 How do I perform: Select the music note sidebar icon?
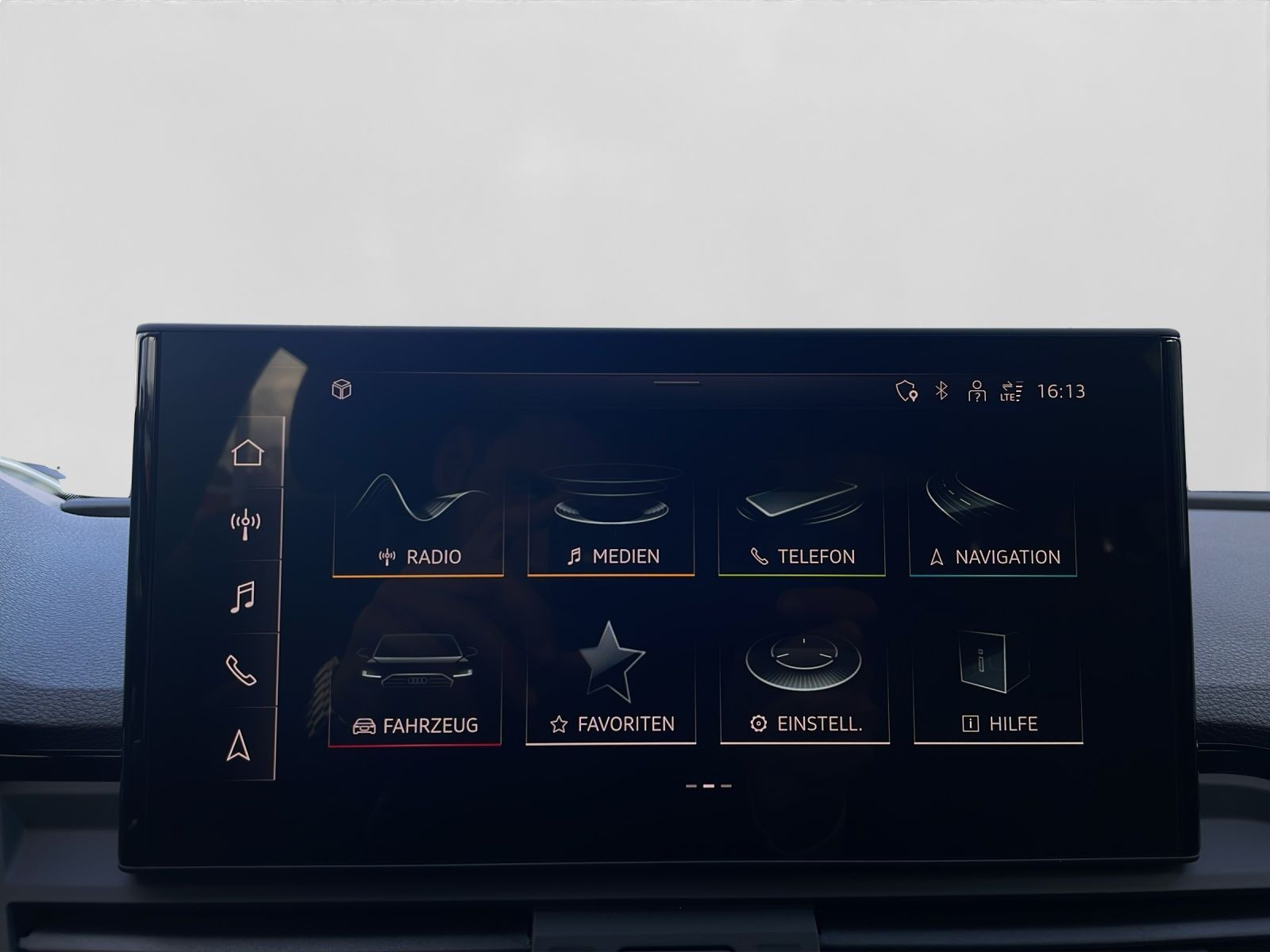point(243,597)
